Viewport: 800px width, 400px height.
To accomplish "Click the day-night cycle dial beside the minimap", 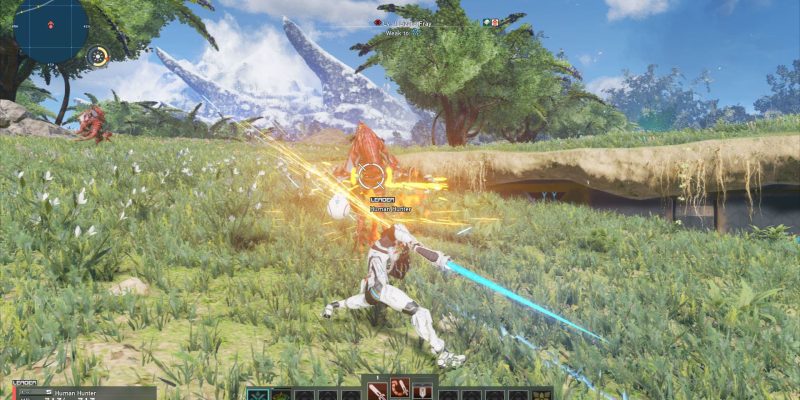I will (98, 57).
